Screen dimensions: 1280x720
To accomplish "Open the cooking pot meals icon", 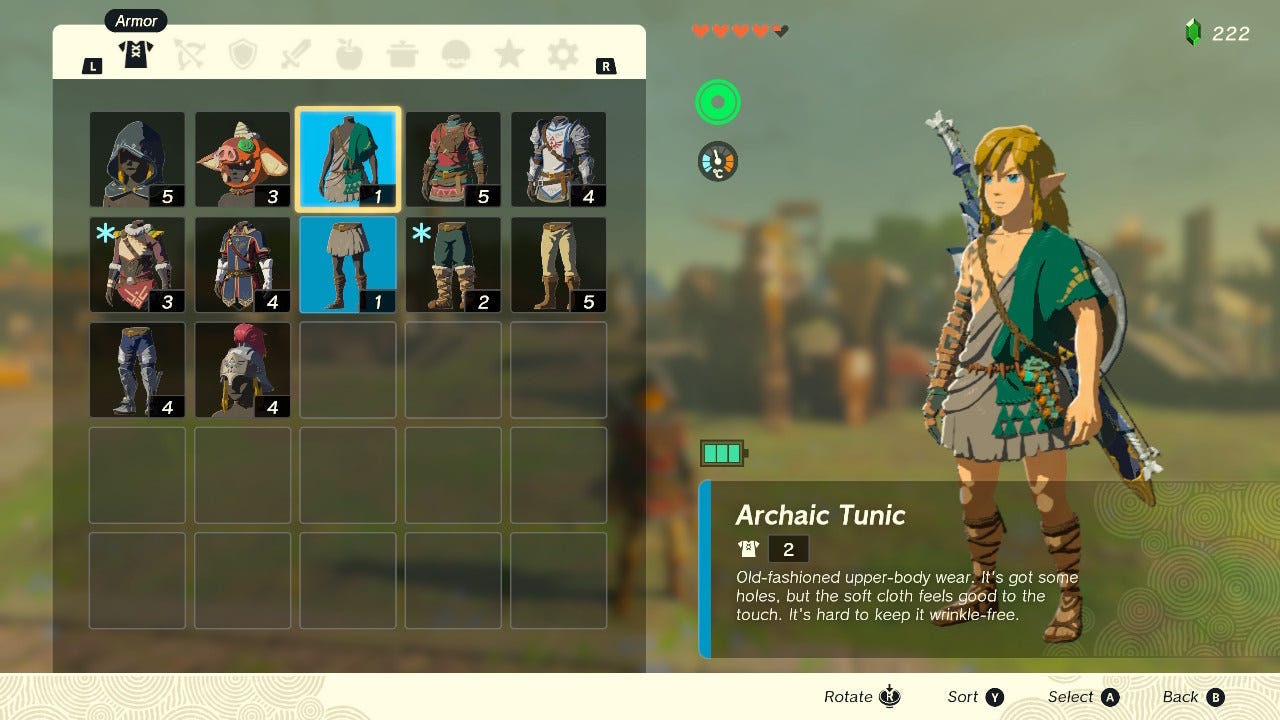I will click(402, 54).
